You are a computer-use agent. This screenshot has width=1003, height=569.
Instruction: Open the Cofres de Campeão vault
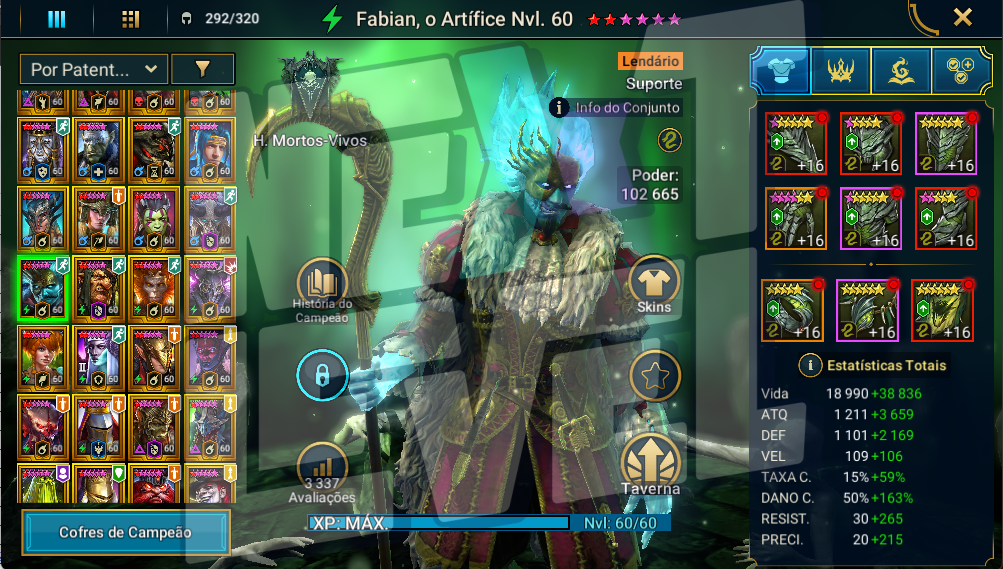pos(125,532)
